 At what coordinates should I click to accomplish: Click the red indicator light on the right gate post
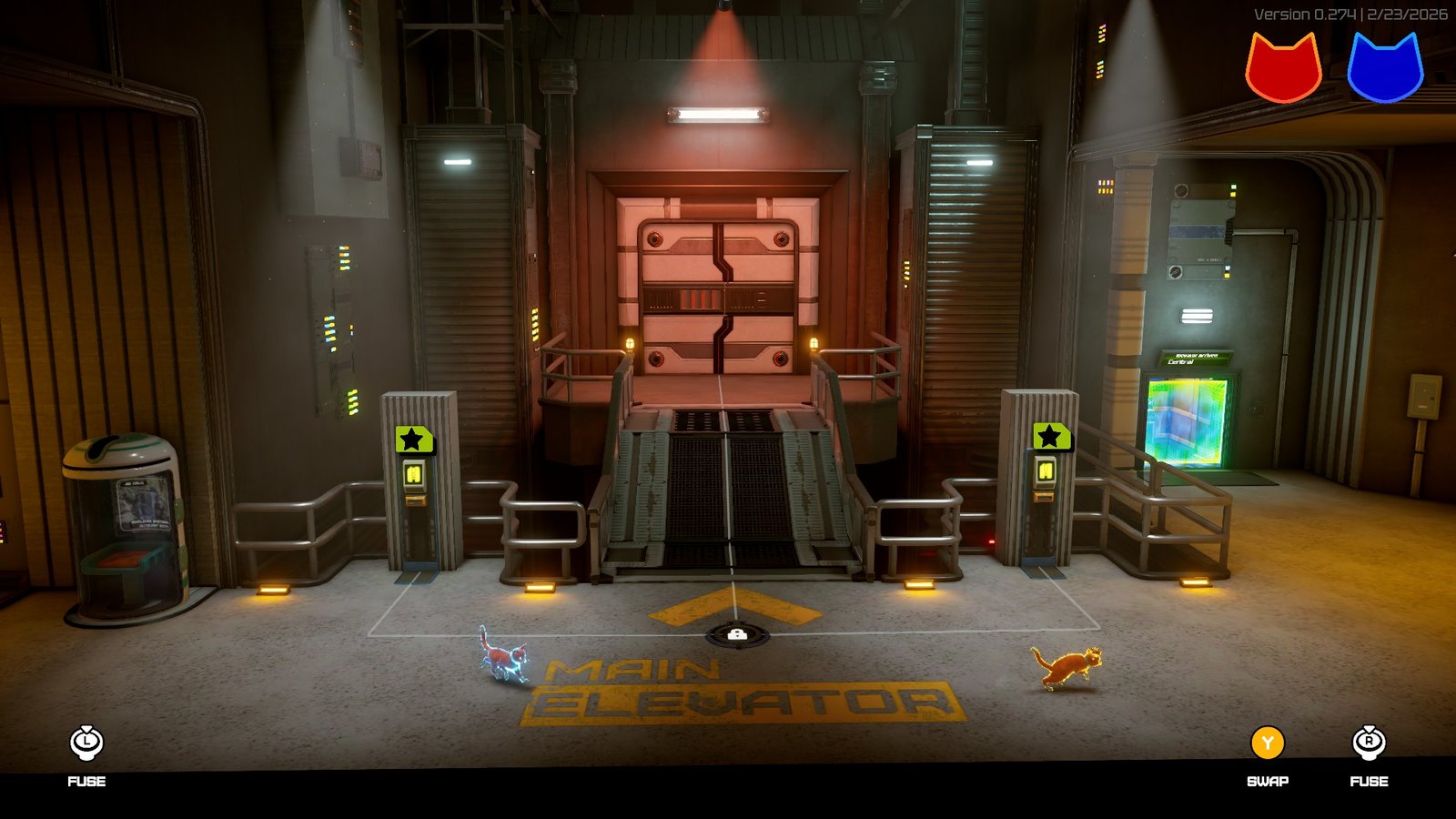[x=991, y=541]
